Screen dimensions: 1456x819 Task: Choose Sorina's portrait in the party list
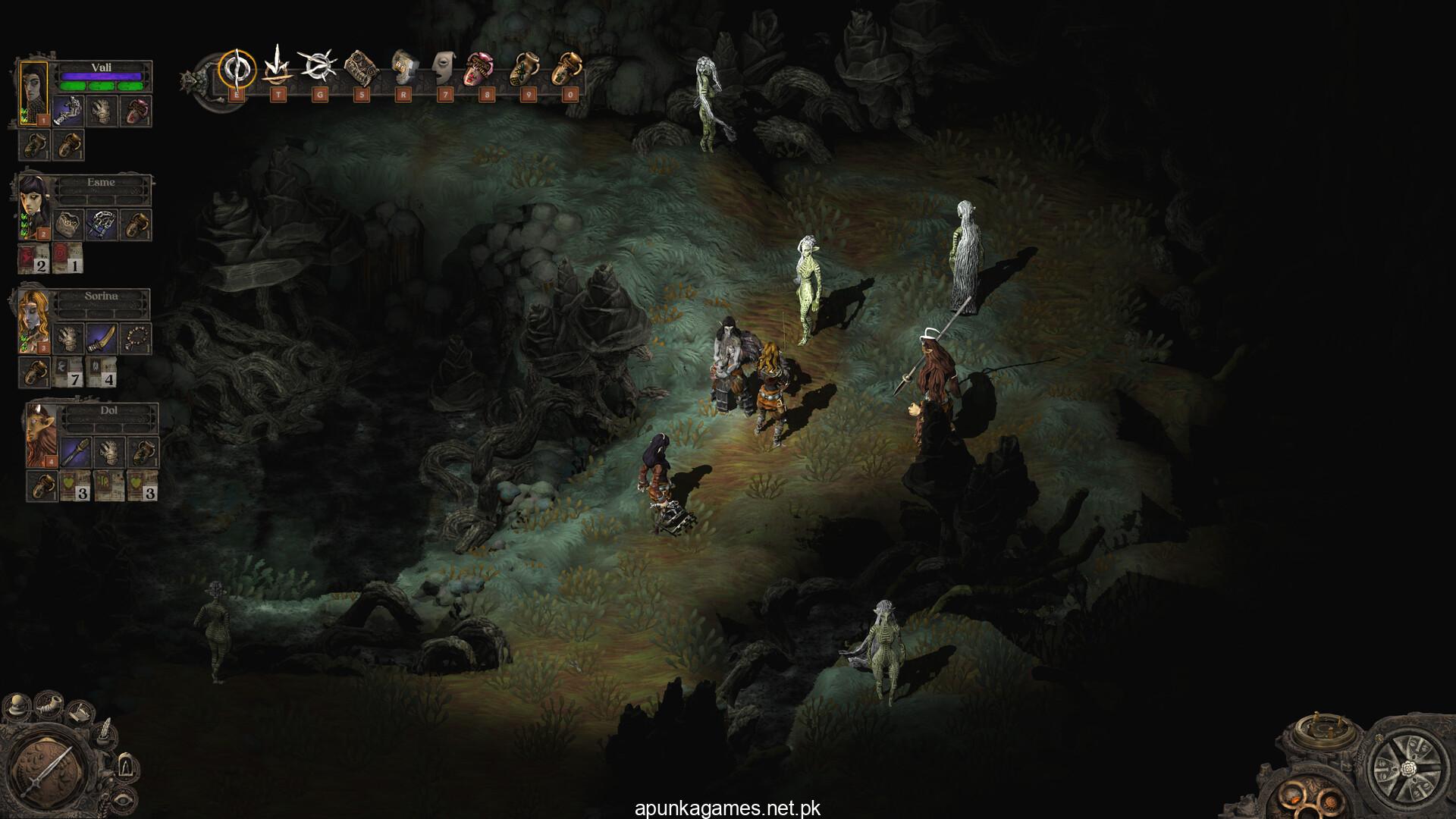click(x=33, y=320)
